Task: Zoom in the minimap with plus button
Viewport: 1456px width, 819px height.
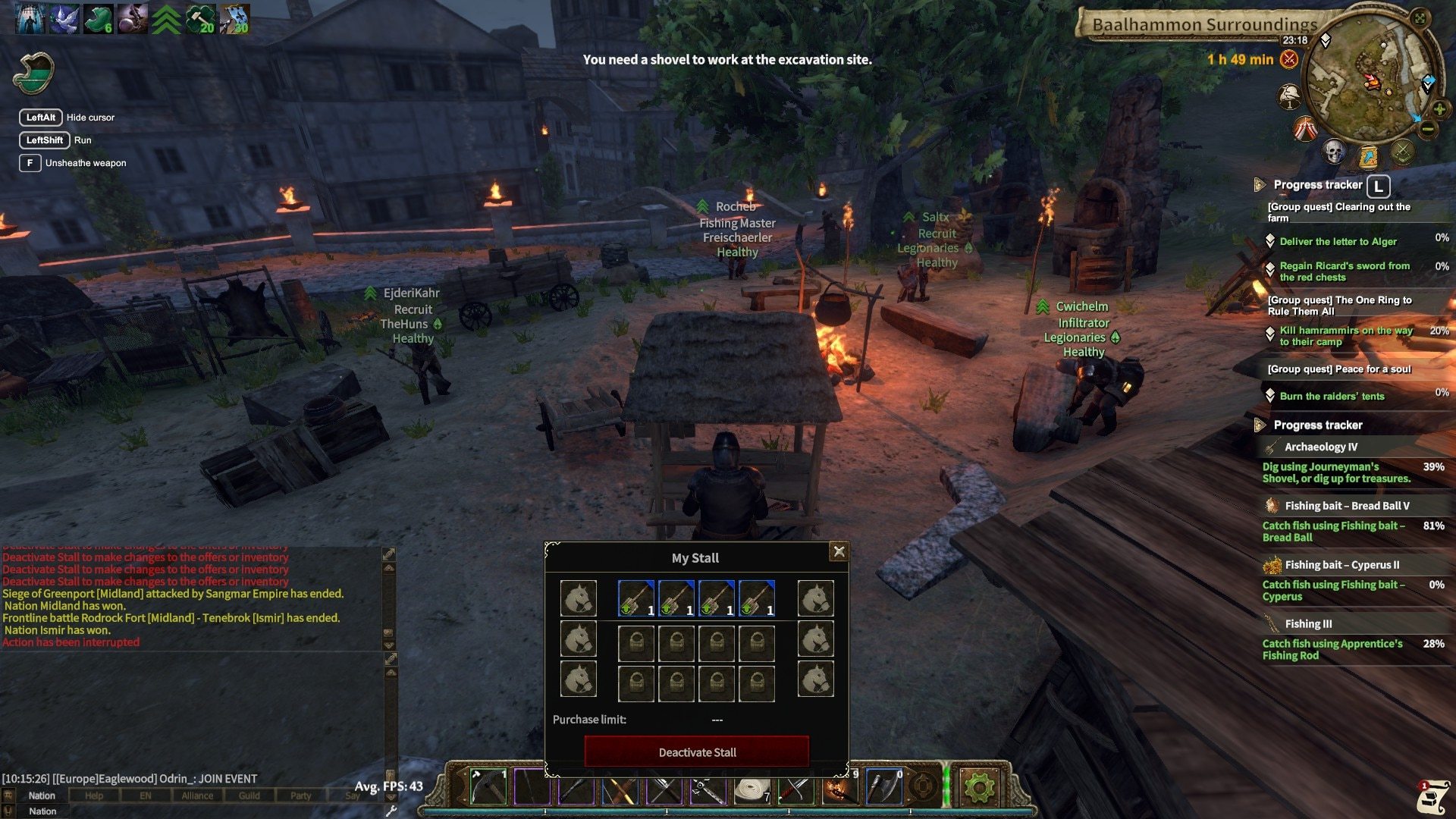Action: coord(1439,109)
